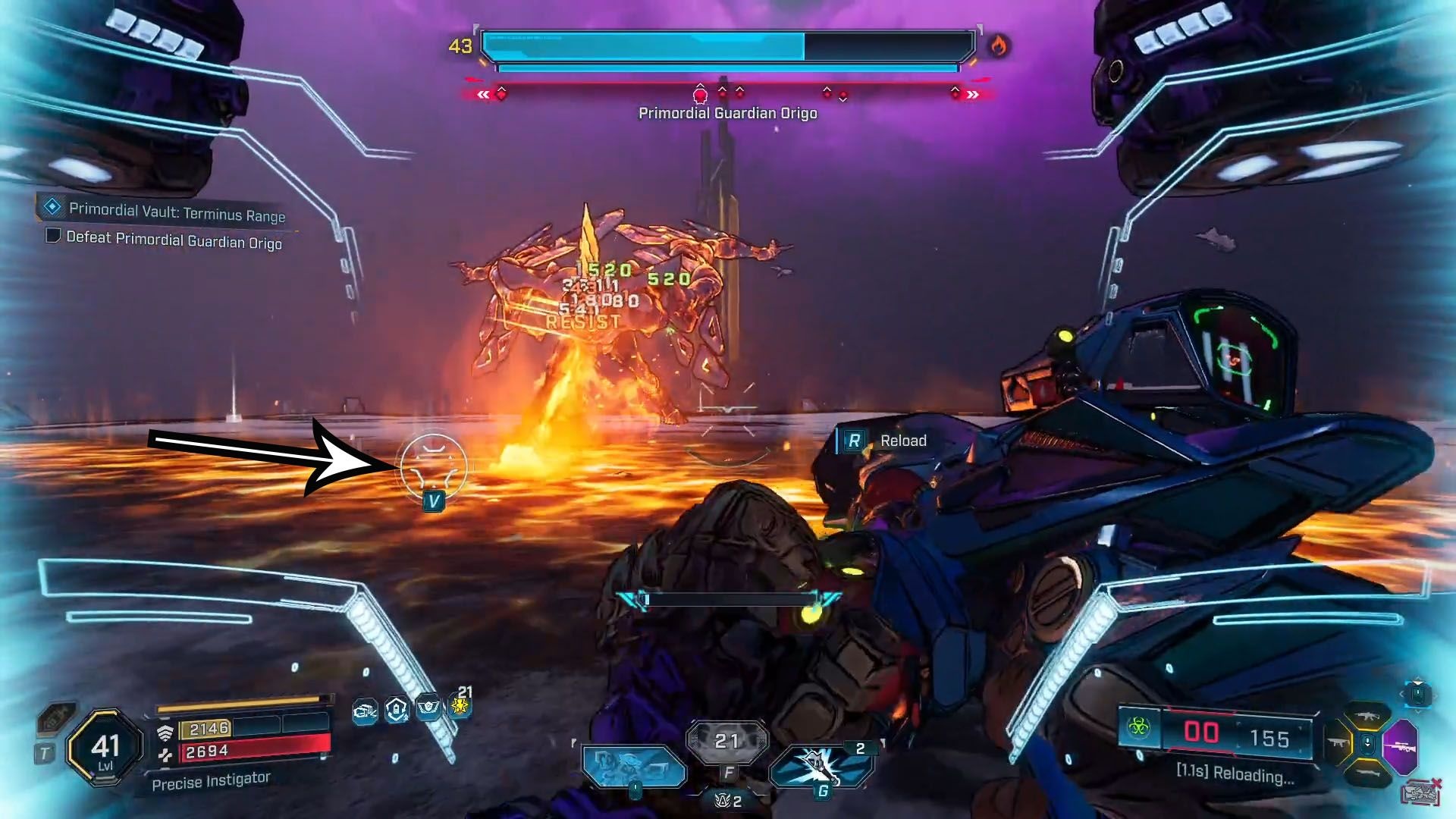View the winged shield buff icon
The image size is (1456, 819).
[428, 708]
